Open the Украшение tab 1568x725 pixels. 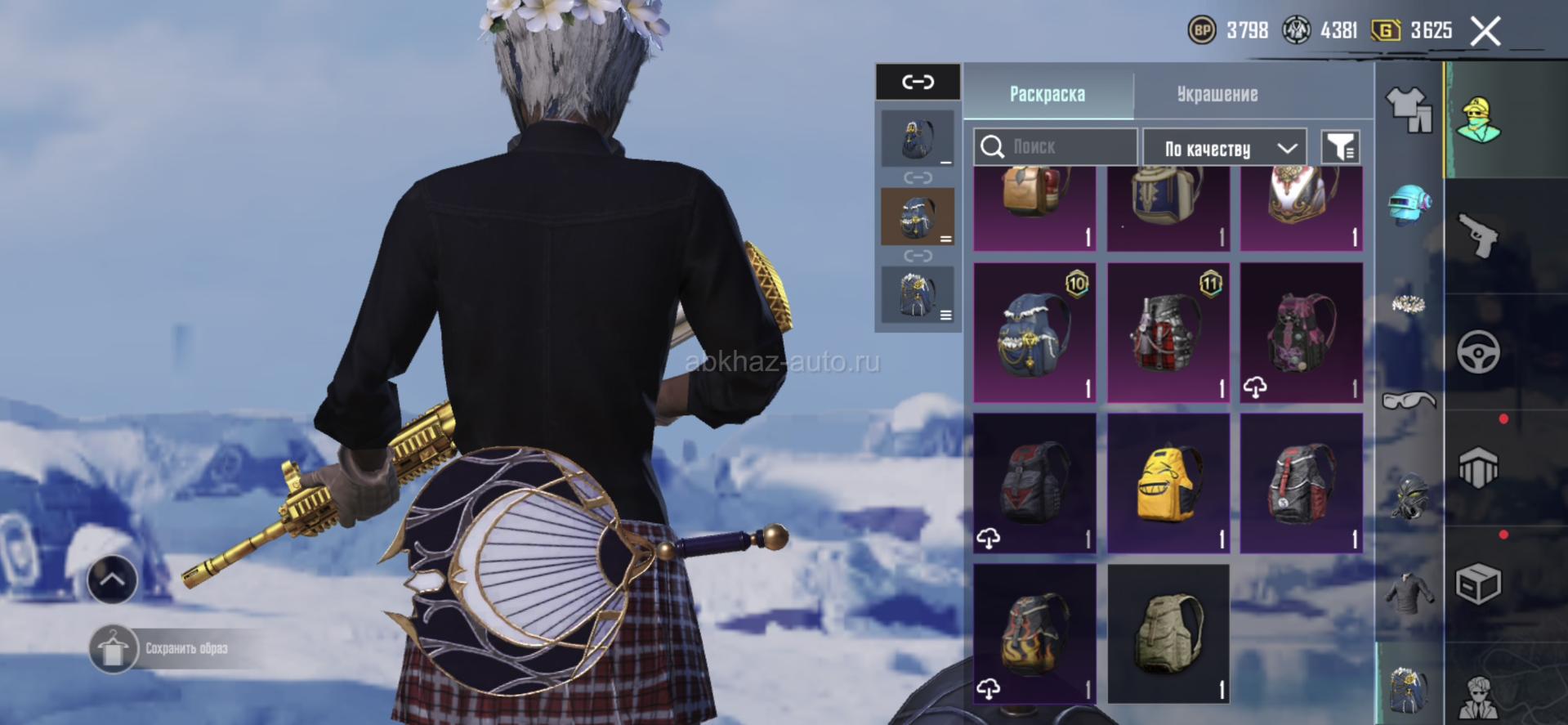click(1217, 94)
